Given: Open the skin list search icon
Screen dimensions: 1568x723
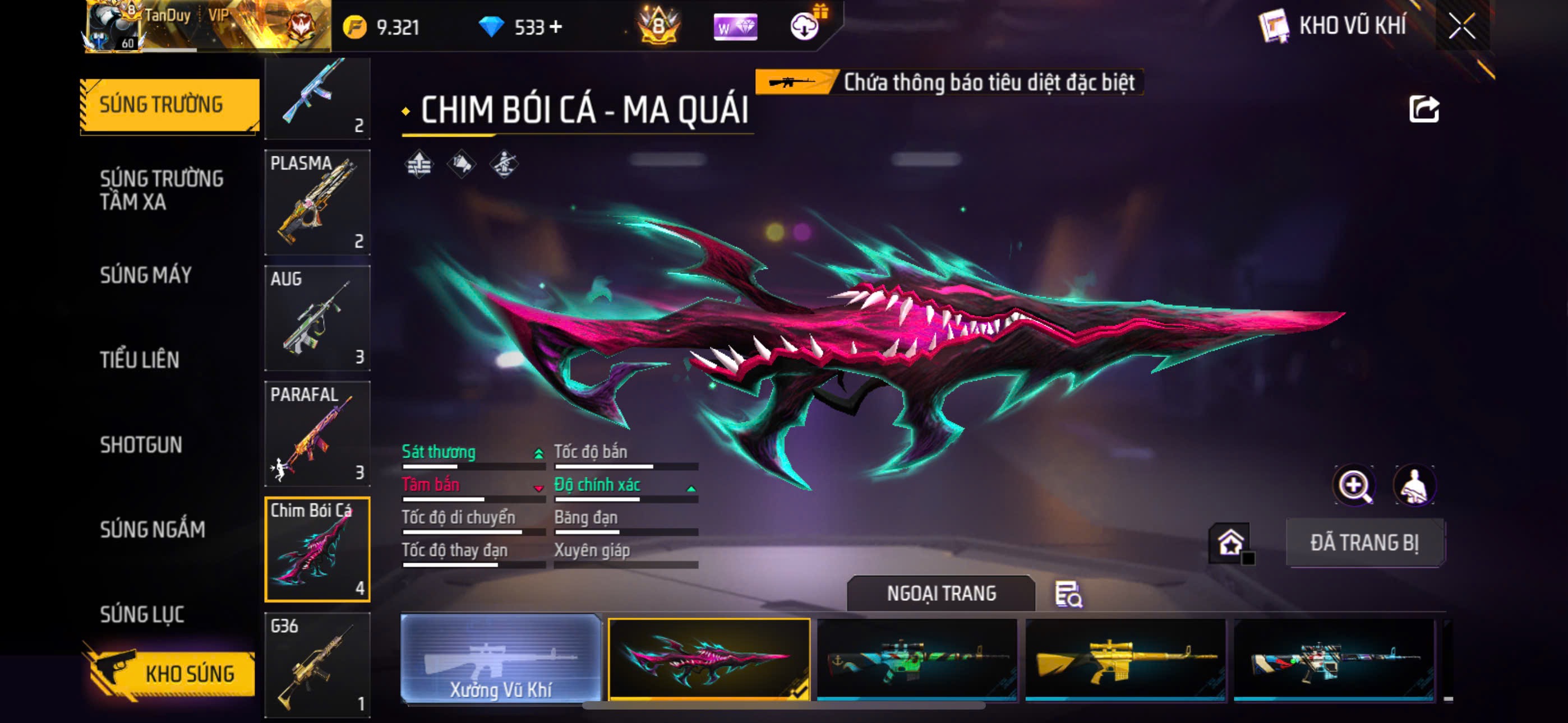Looking at the screenshot, I should [x=1068, y=594].
